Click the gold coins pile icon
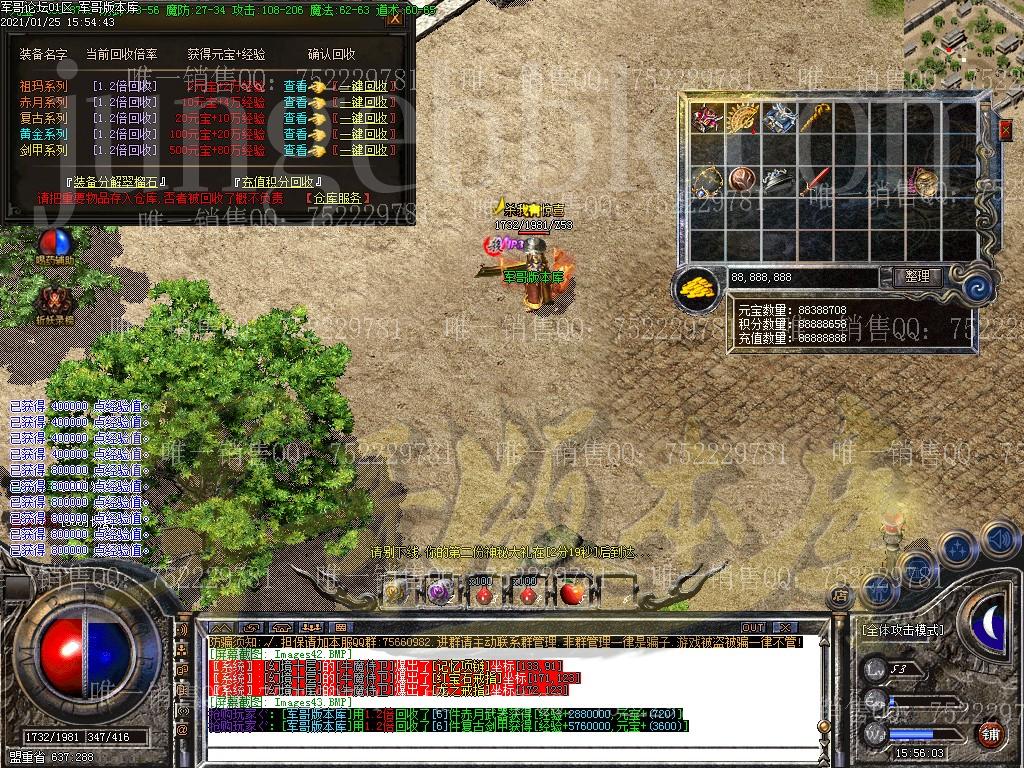 pos(697,288)
